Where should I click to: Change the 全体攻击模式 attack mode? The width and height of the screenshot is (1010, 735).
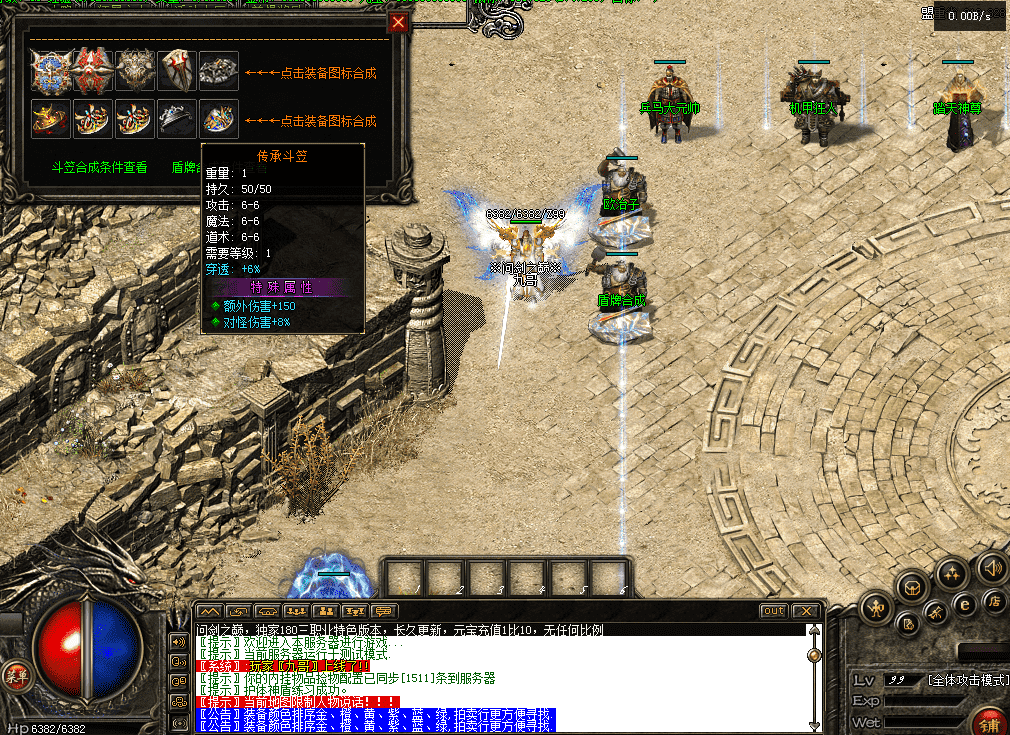tap(967, 680)
